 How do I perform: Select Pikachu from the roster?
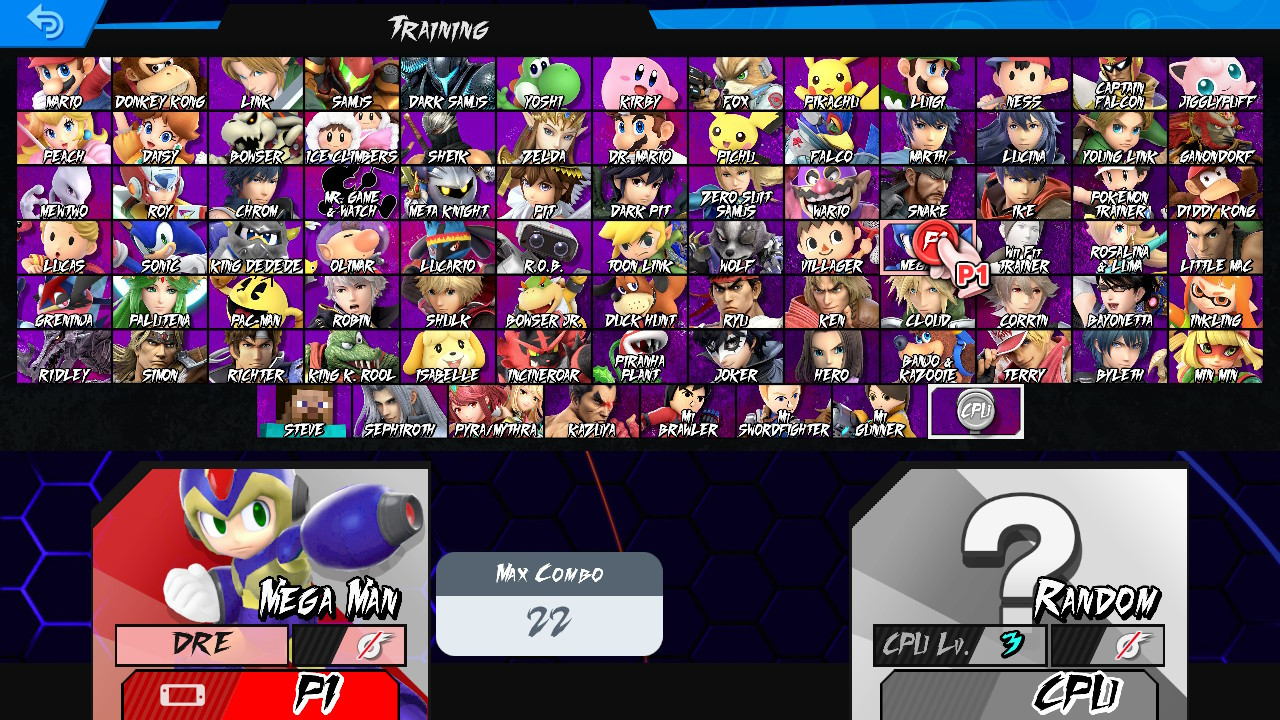[833, 80]
